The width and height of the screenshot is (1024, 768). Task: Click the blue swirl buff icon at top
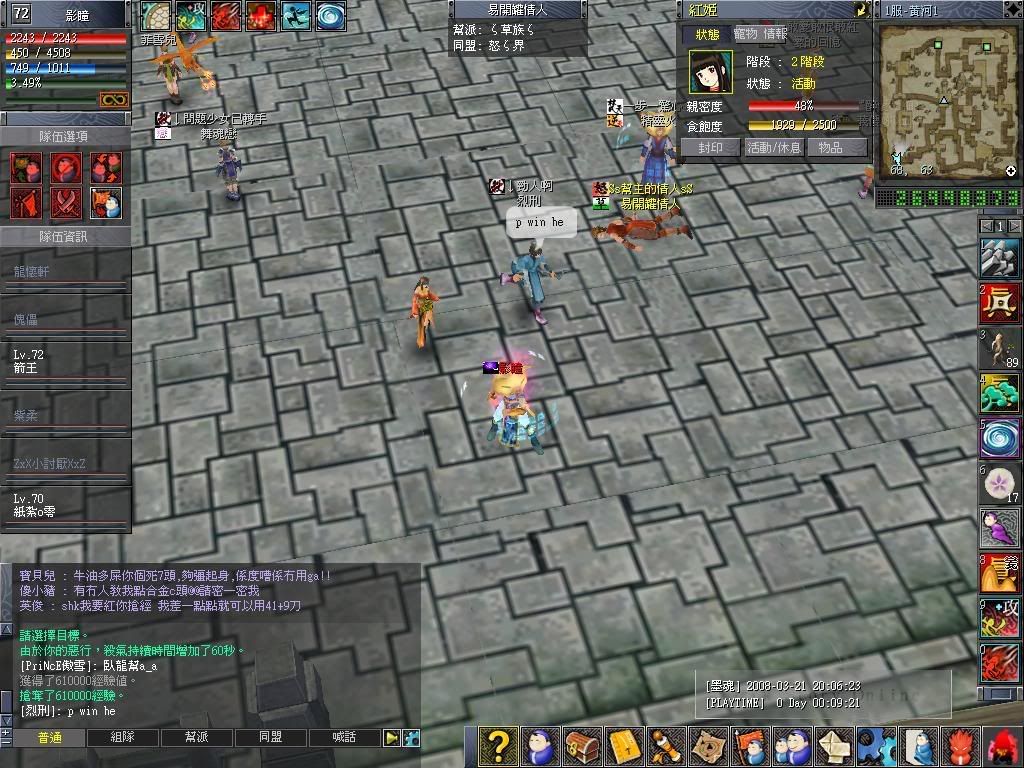[331, 15]
